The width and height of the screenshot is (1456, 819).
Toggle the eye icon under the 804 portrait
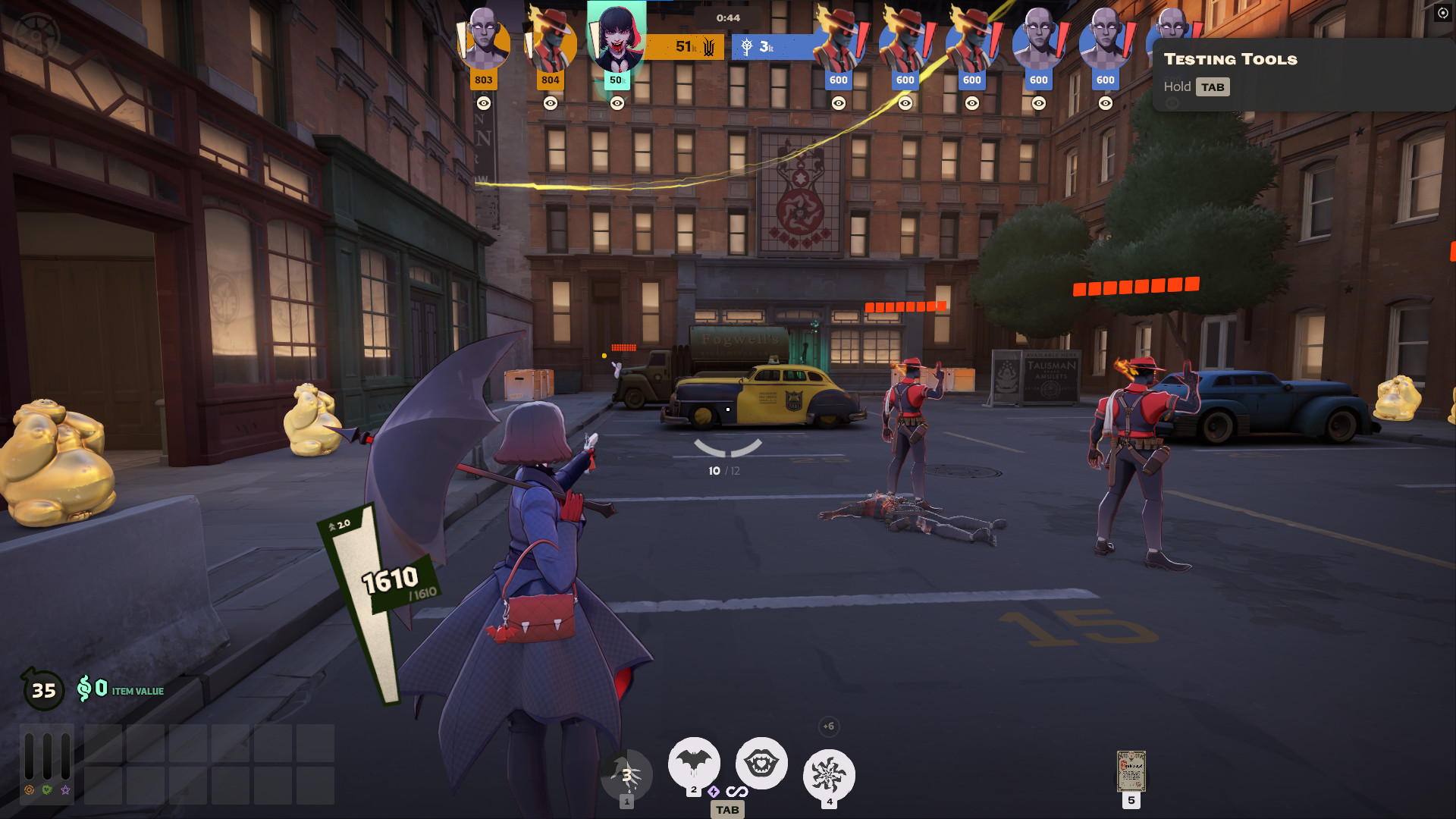click(x=551, y=103)
